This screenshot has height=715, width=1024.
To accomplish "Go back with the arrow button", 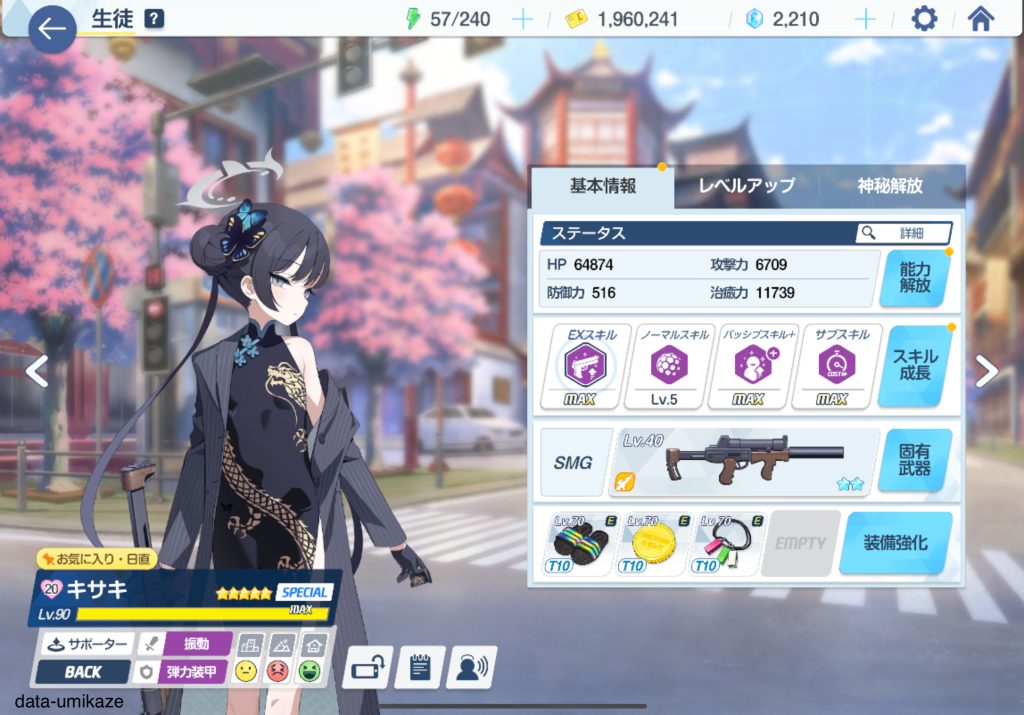I will (x=51, y=30).
